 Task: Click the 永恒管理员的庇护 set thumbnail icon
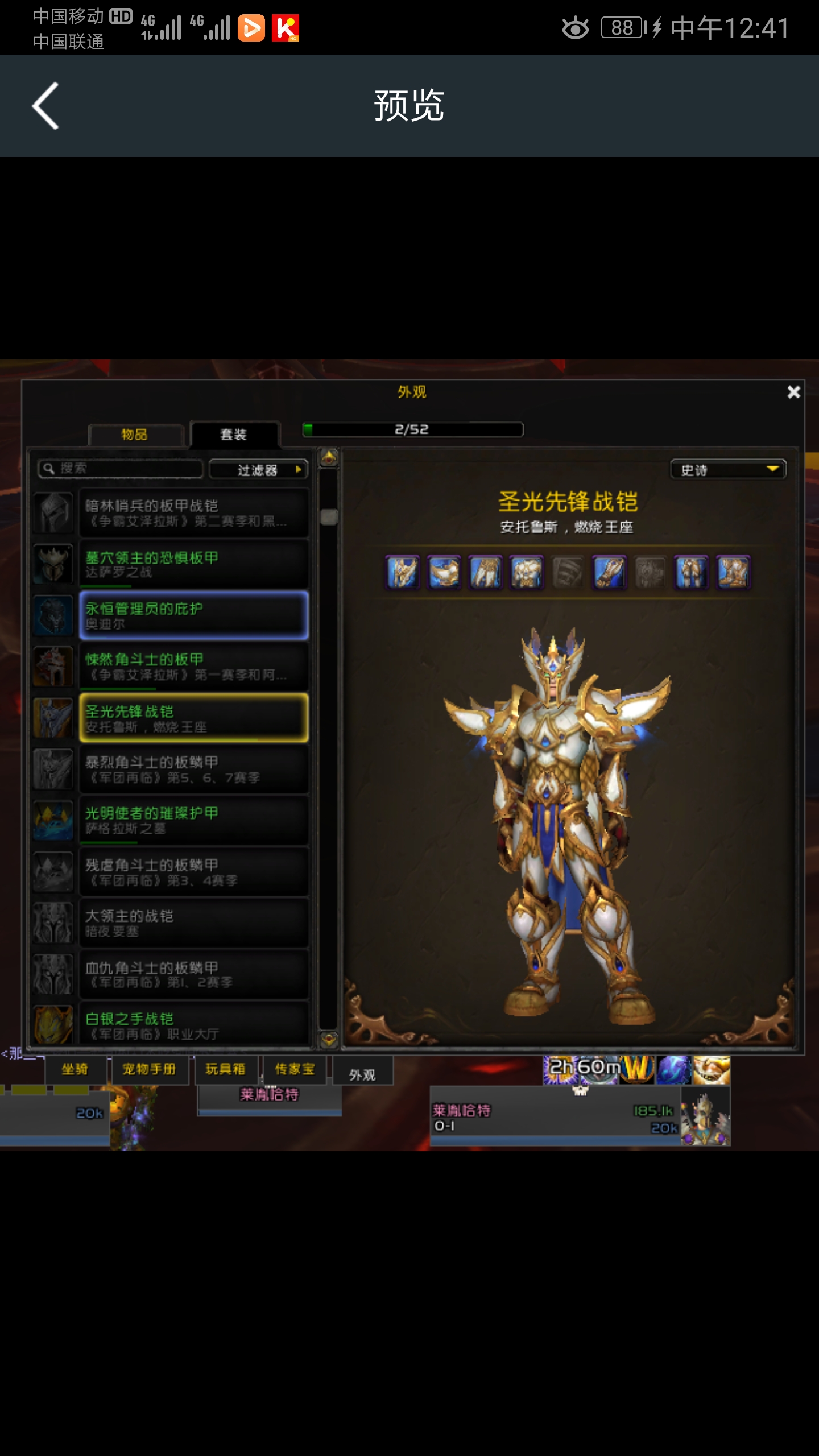53,615
